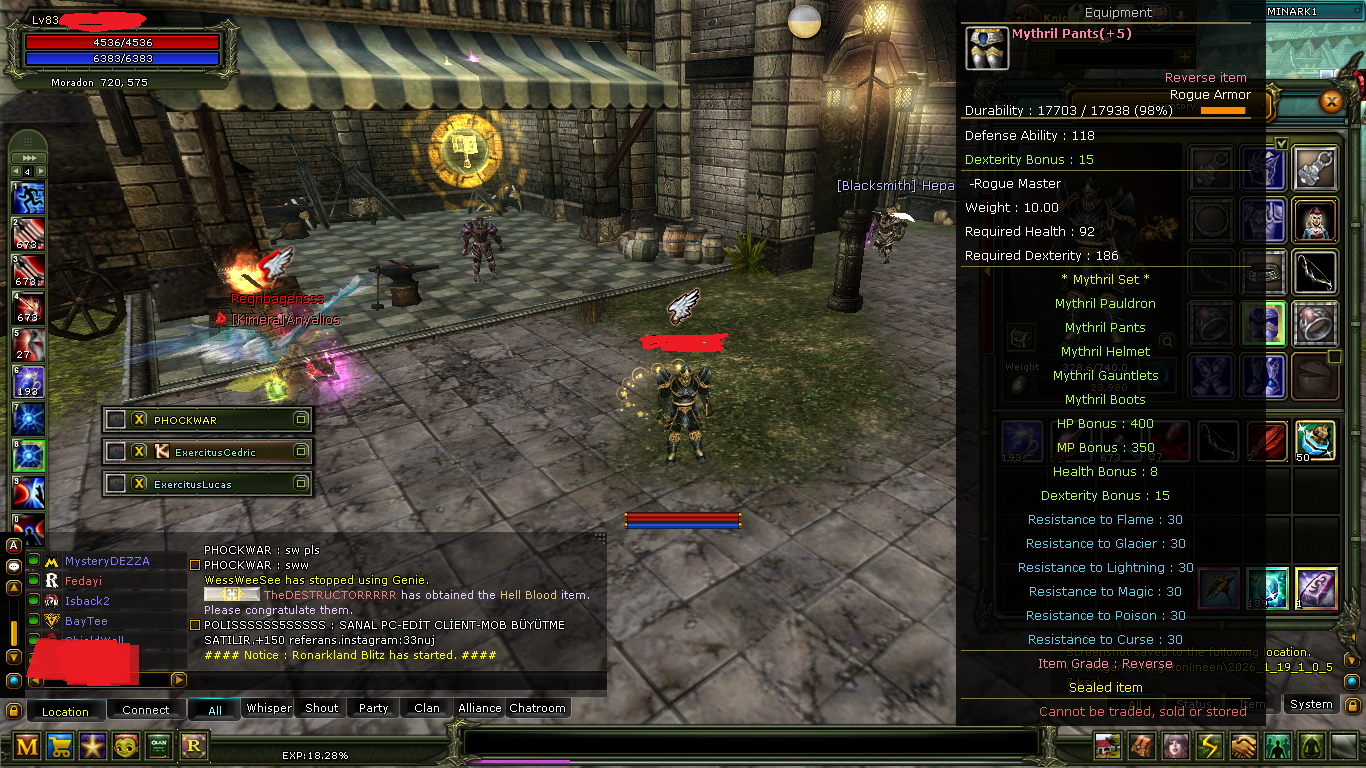Click the small arrow expander right of chat input
The height and width of the screenshot is (768, 1366).
(178, 679)
